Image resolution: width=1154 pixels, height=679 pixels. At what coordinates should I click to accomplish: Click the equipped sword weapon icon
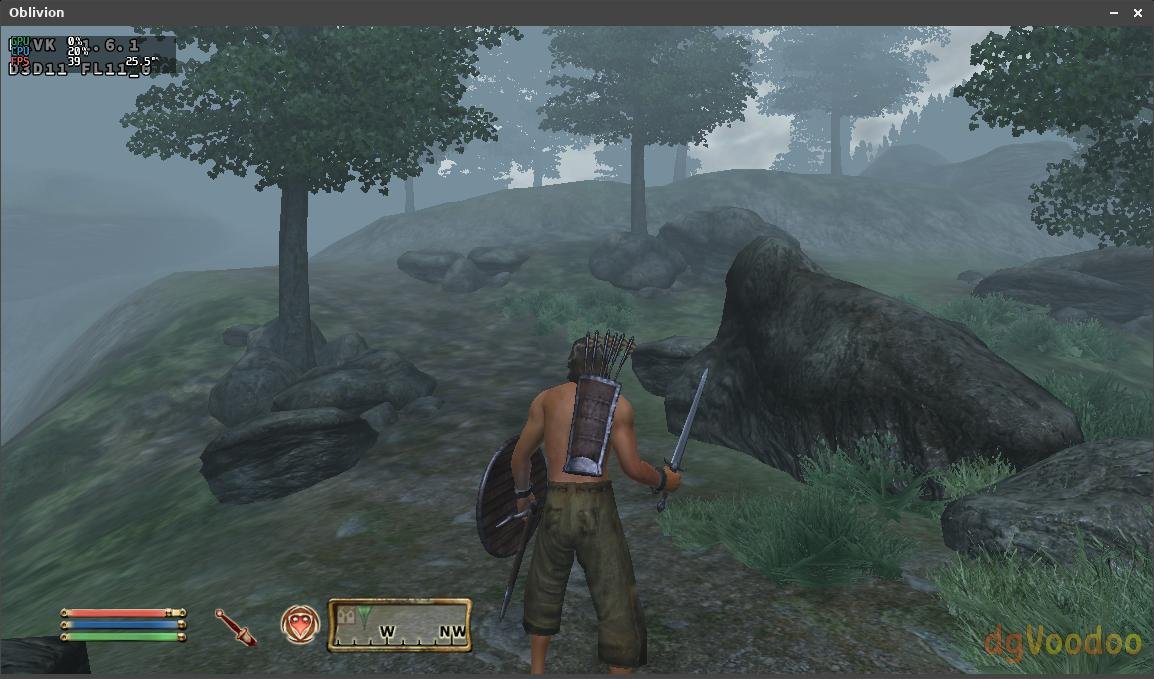236,626
